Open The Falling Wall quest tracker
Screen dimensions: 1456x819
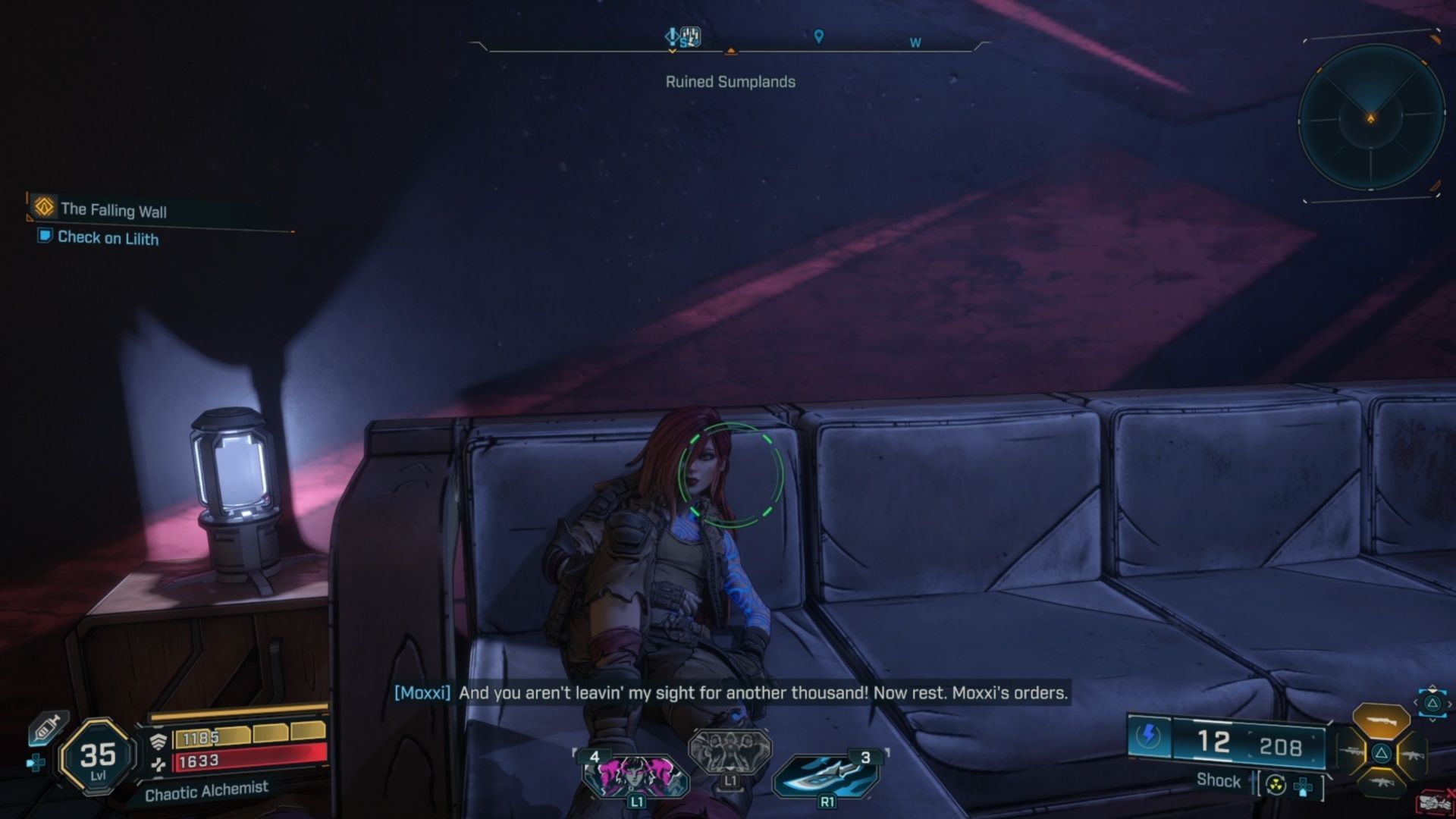(x=113, y=209)
